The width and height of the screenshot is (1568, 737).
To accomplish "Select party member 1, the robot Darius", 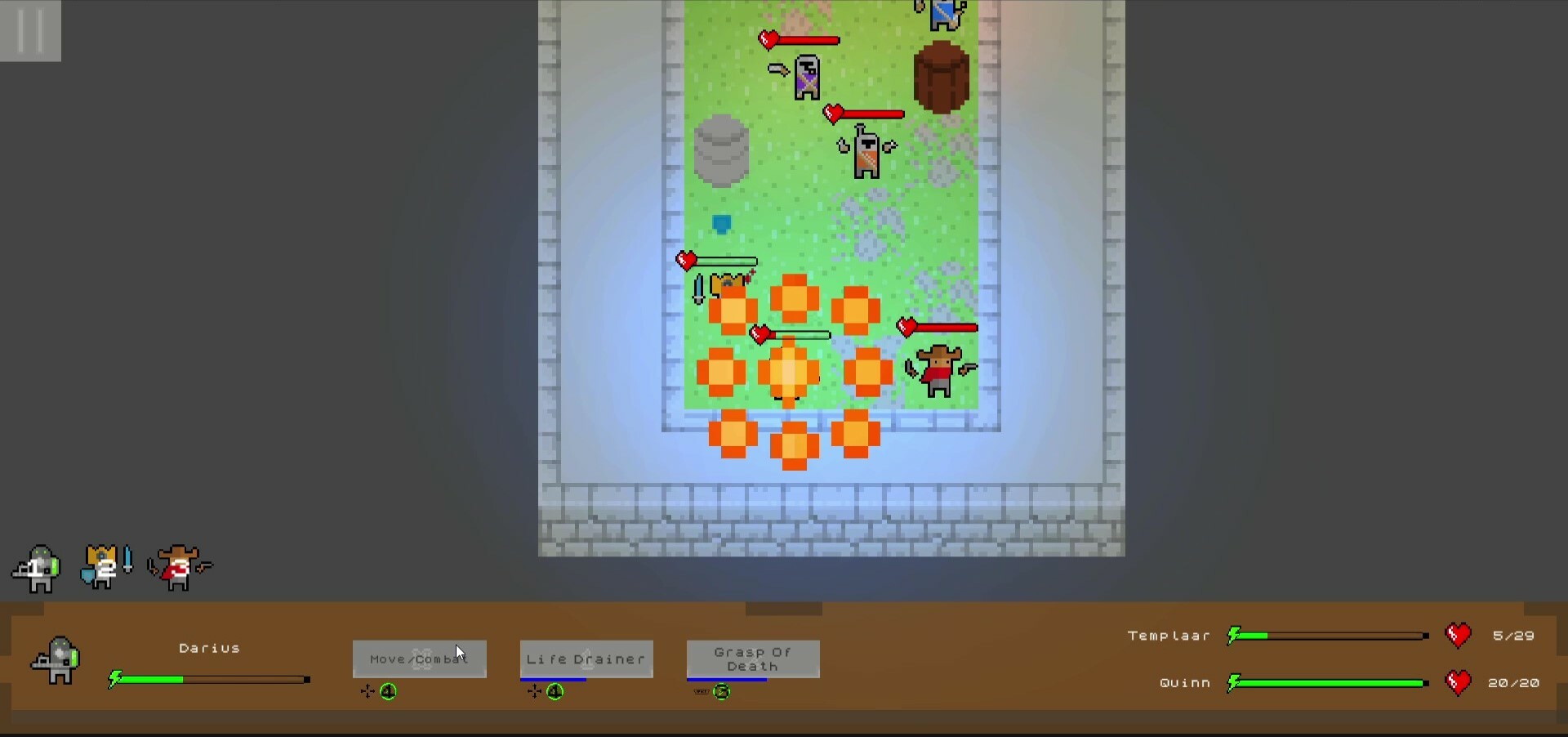I will 37,568.
